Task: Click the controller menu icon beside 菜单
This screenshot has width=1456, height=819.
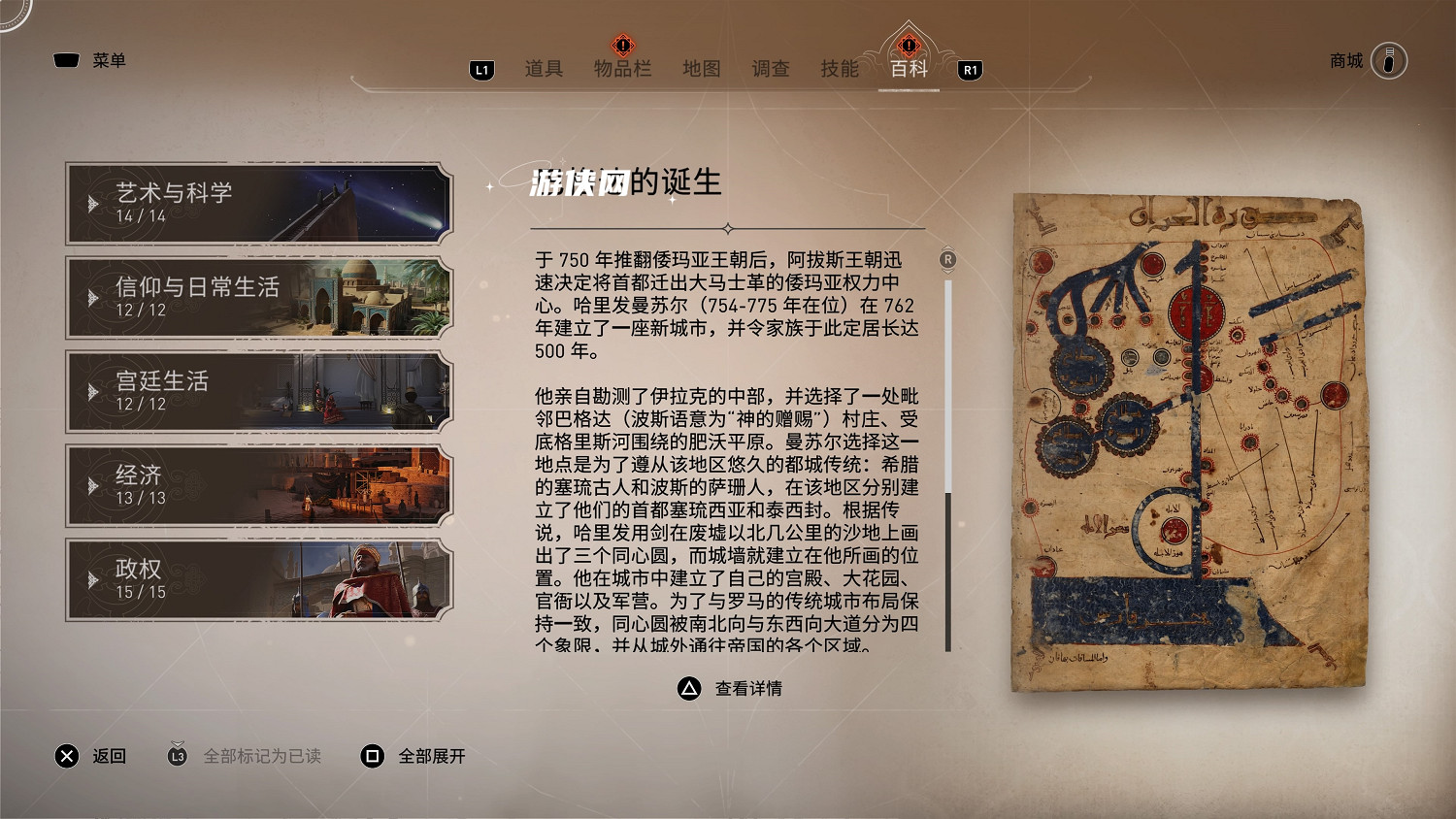Action: [65, 59]
